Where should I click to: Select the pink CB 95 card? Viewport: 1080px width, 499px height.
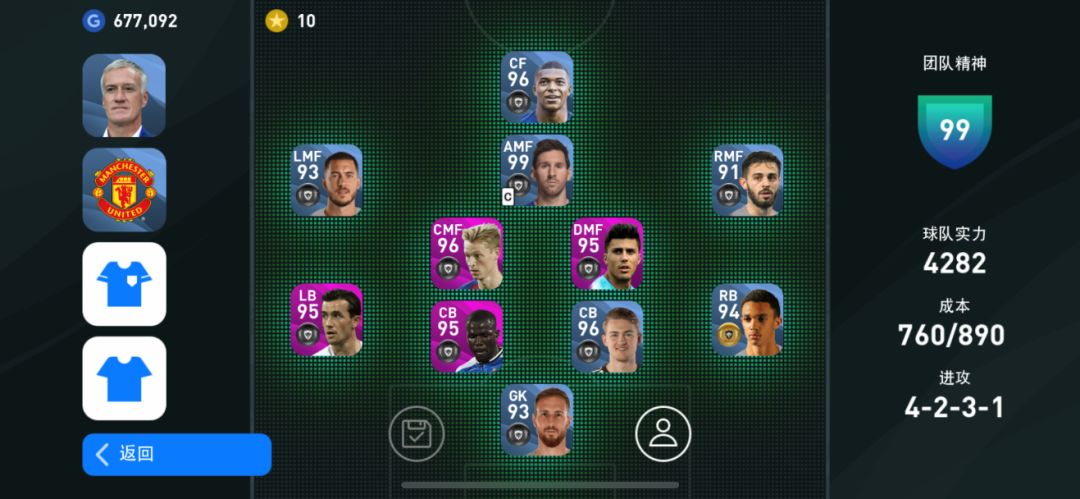(467, 338)
